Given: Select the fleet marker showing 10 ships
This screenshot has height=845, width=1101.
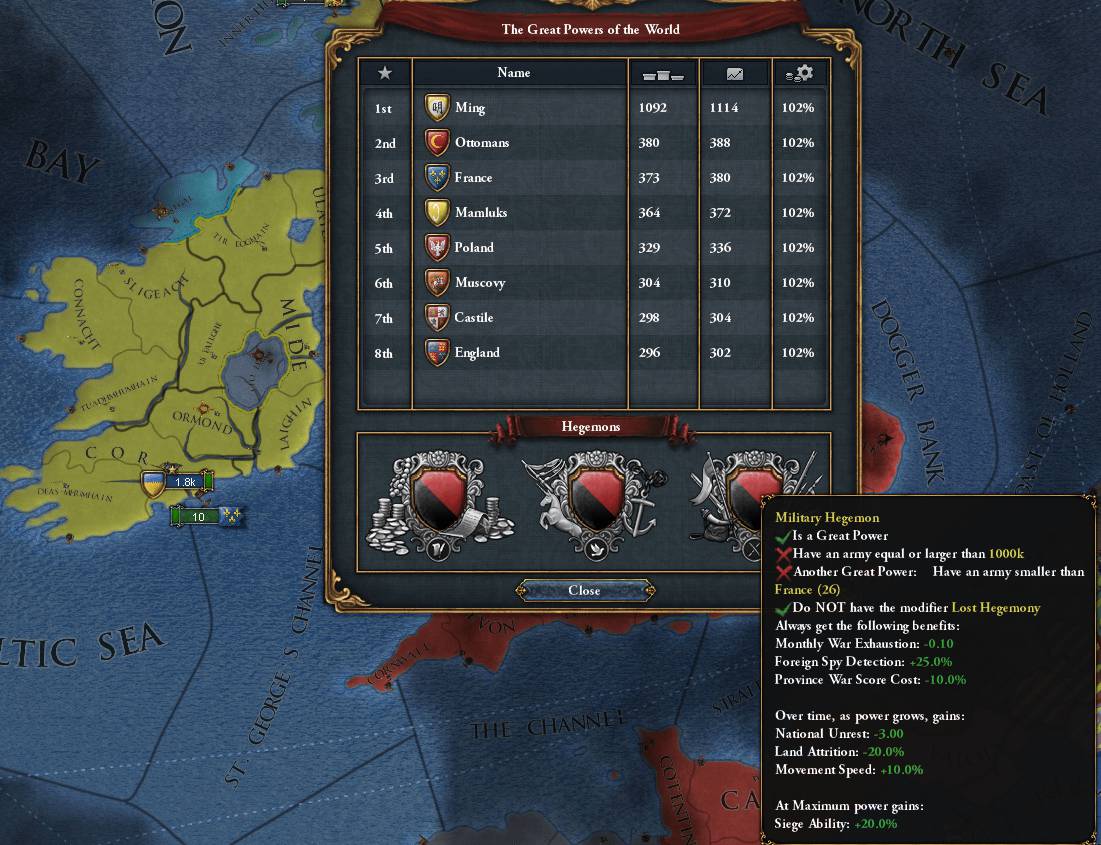Looking at the screenshot, I should (x=206, y=516).
